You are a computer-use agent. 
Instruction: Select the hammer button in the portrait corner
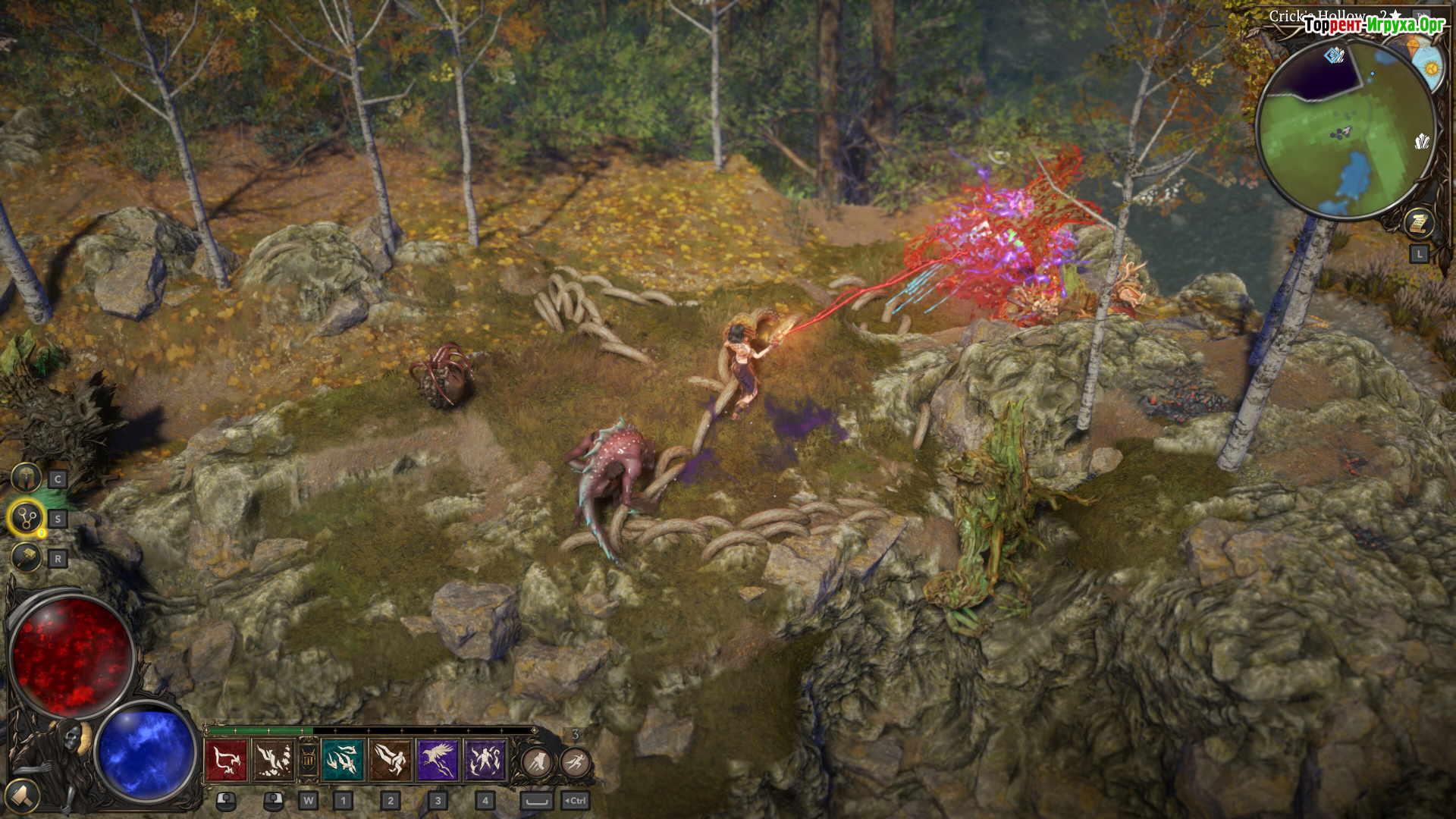23,795
